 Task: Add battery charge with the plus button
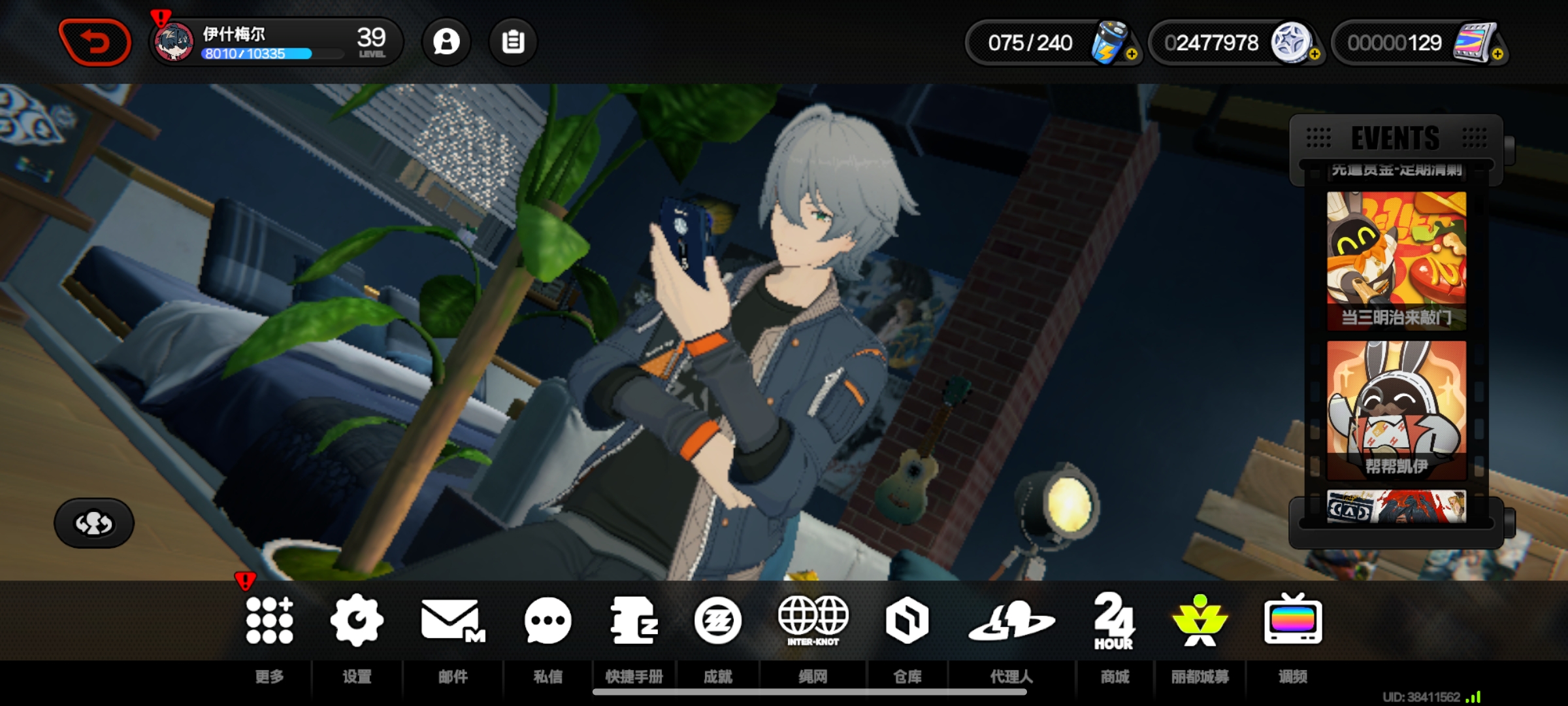point(1132,54)
